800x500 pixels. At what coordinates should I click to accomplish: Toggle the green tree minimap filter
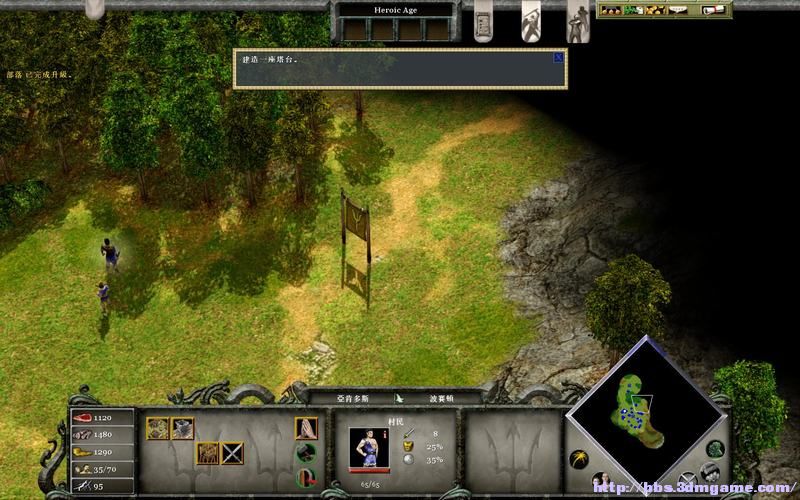click(x=714, y=449)
